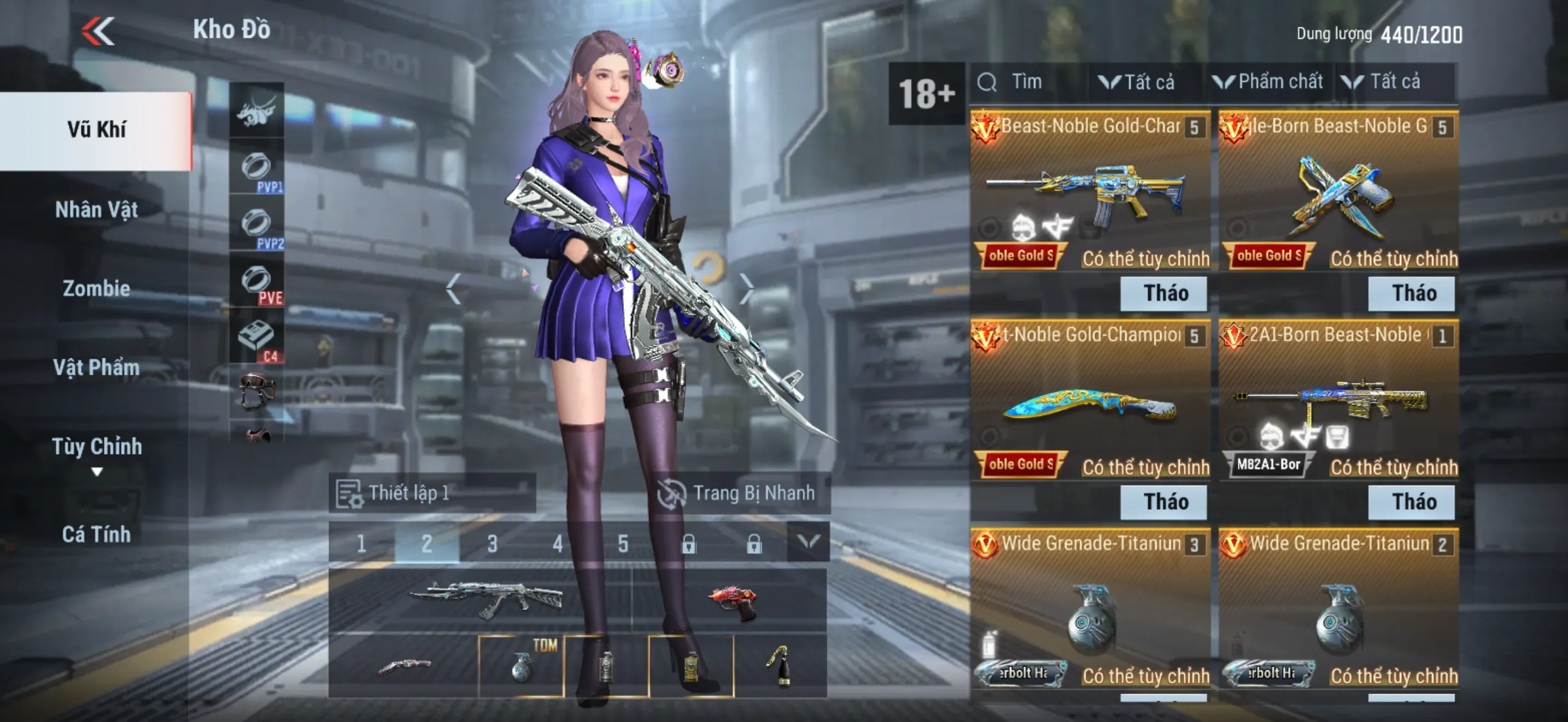
Task: Select the Noble Gold knife item card
Action: click(1090, 405)
